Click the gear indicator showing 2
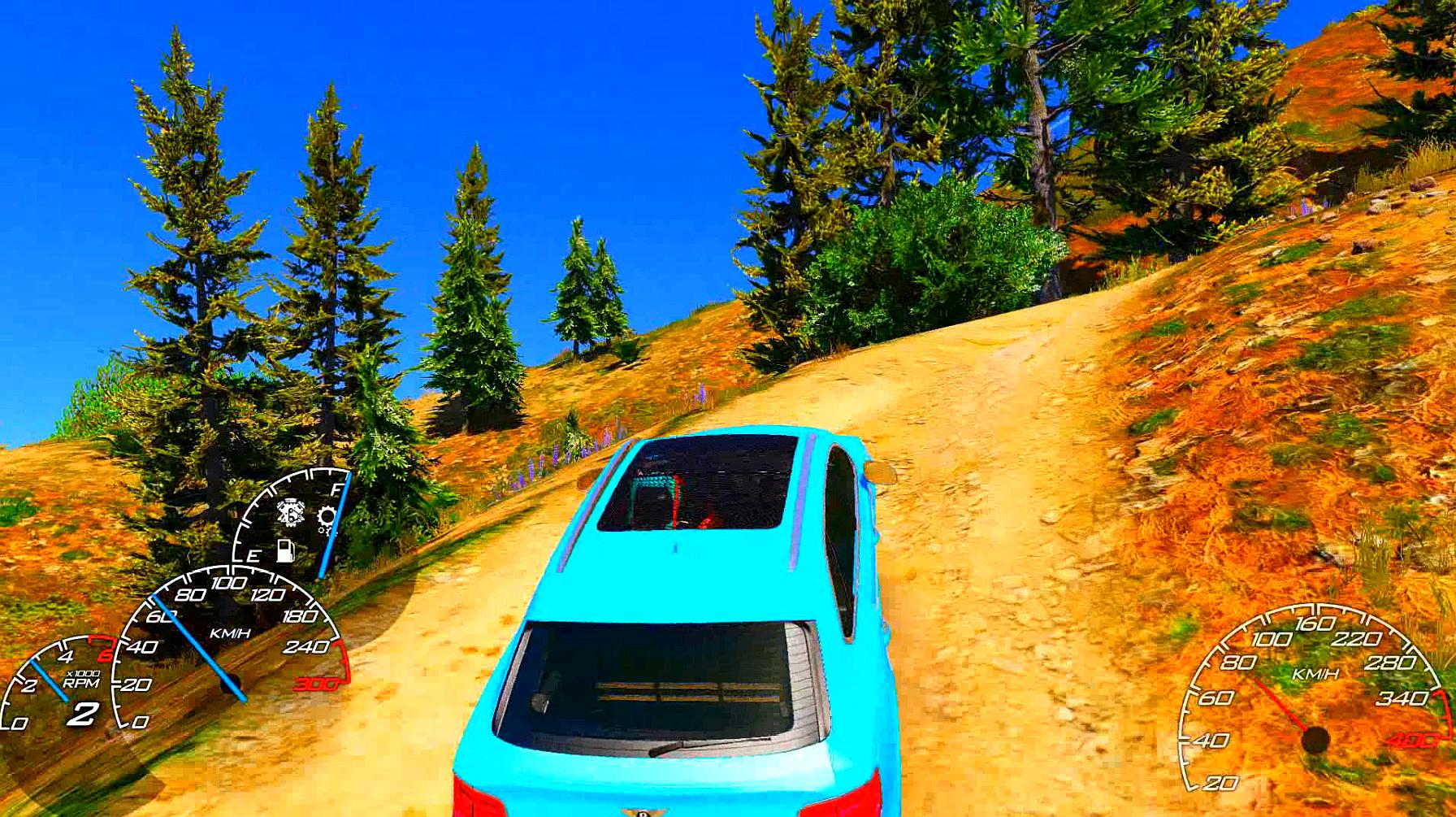Screen dimensions: 1456x817 [x=84, y=715]
